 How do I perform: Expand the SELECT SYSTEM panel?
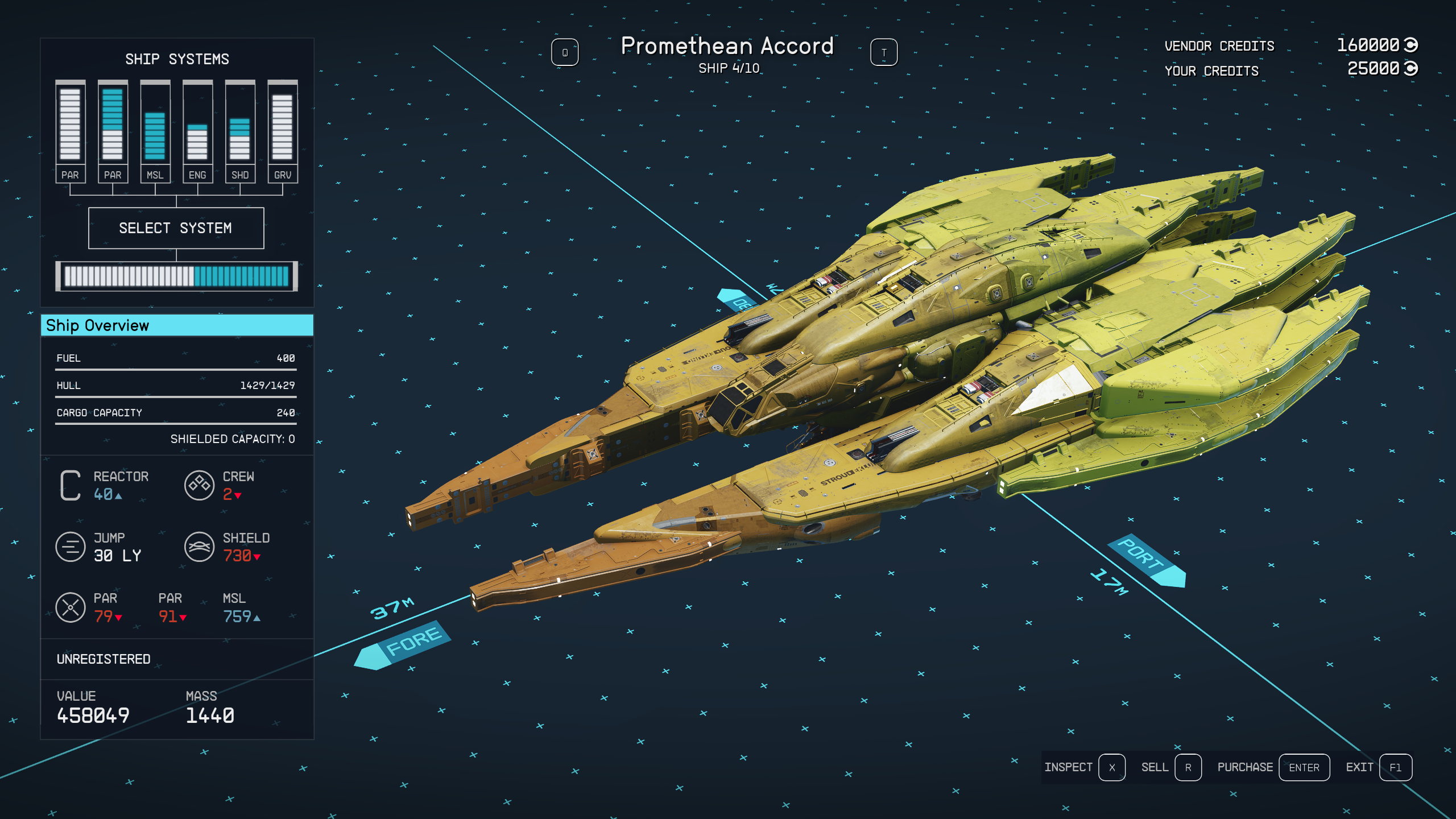click(176, 228)
